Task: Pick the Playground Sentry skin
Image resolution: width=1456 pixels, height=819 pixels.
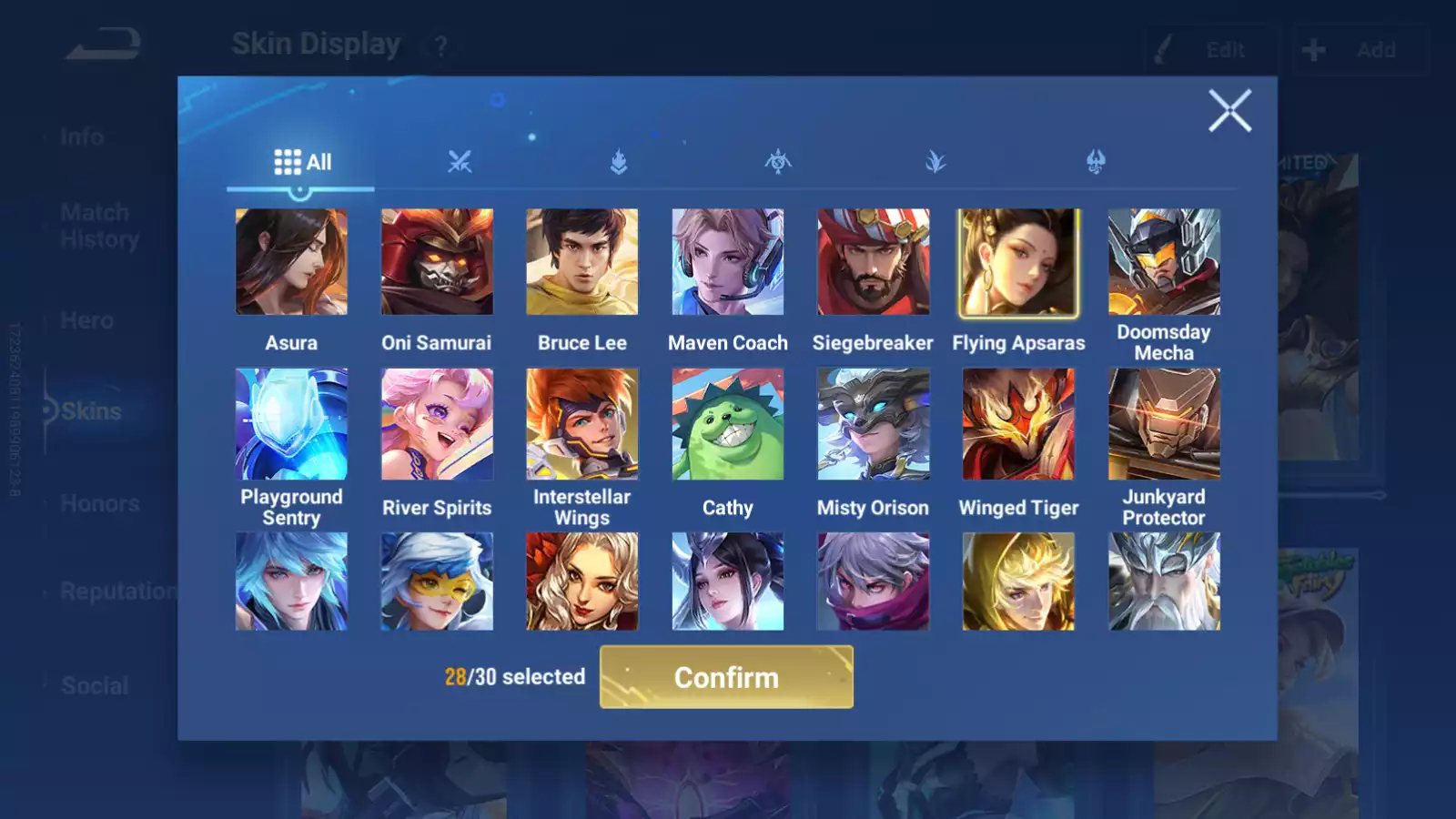Action: point(291,424)
